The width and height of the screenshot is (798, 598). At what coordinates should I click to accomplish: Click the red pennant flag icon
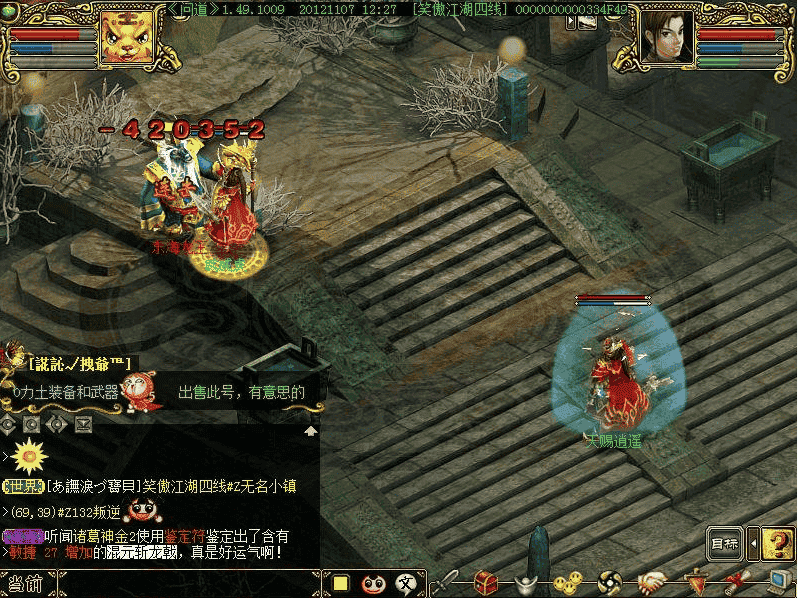(x=695, y=582)
